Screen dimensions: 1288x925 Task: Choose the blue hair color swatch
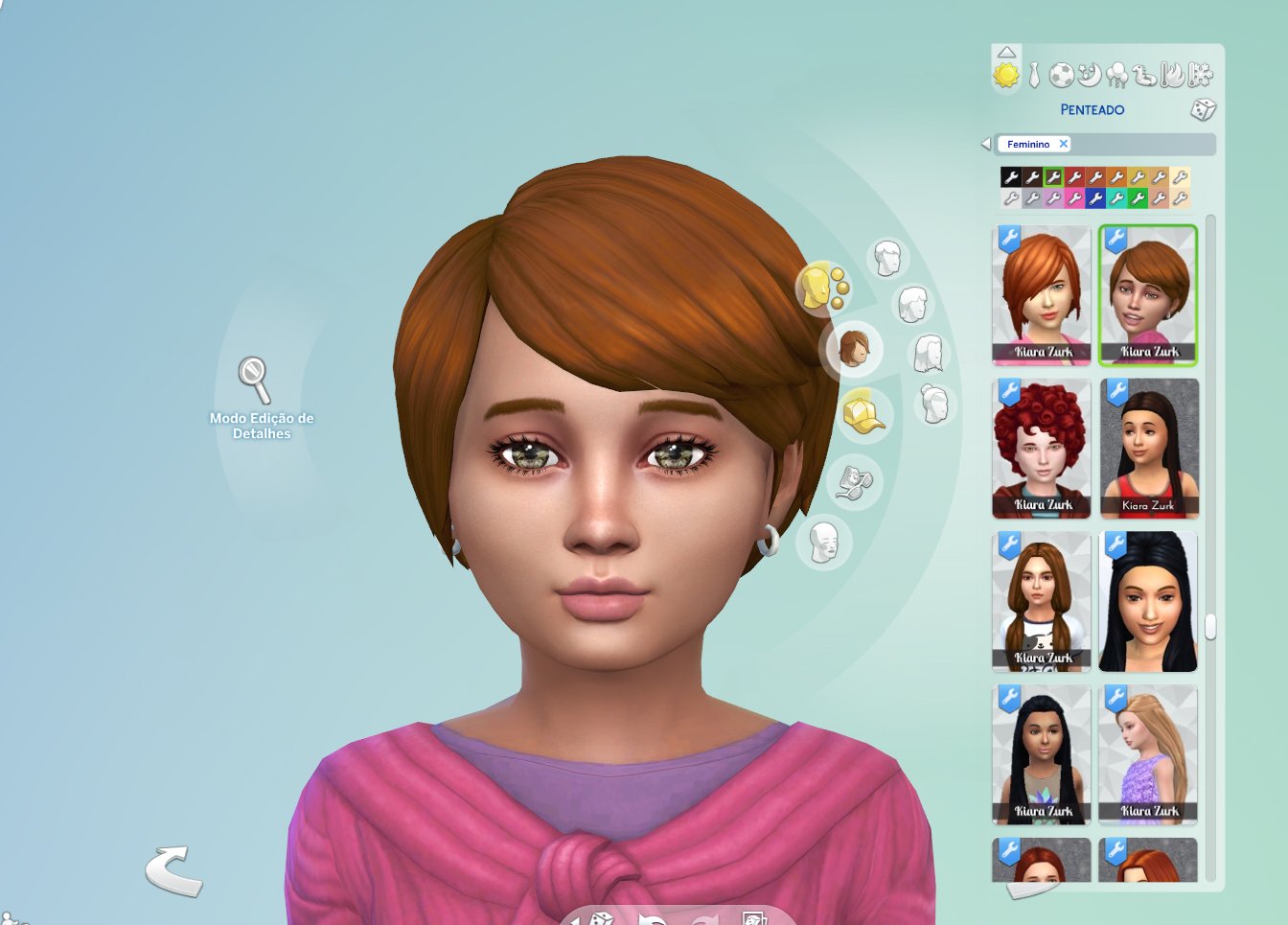click(x=1095, y=198)
